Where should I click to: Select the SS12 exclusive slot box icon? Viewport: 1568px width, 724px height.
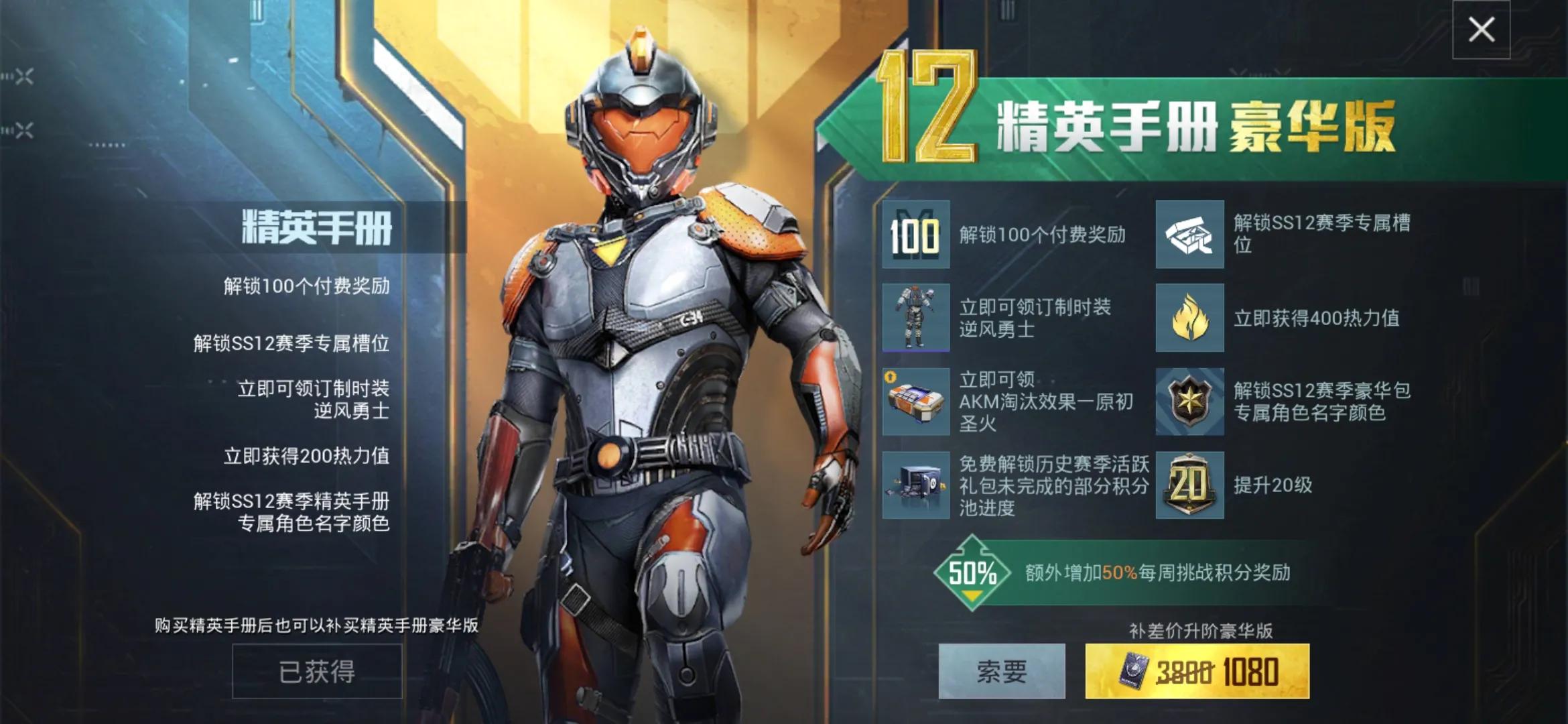[x=1189, y=235]
